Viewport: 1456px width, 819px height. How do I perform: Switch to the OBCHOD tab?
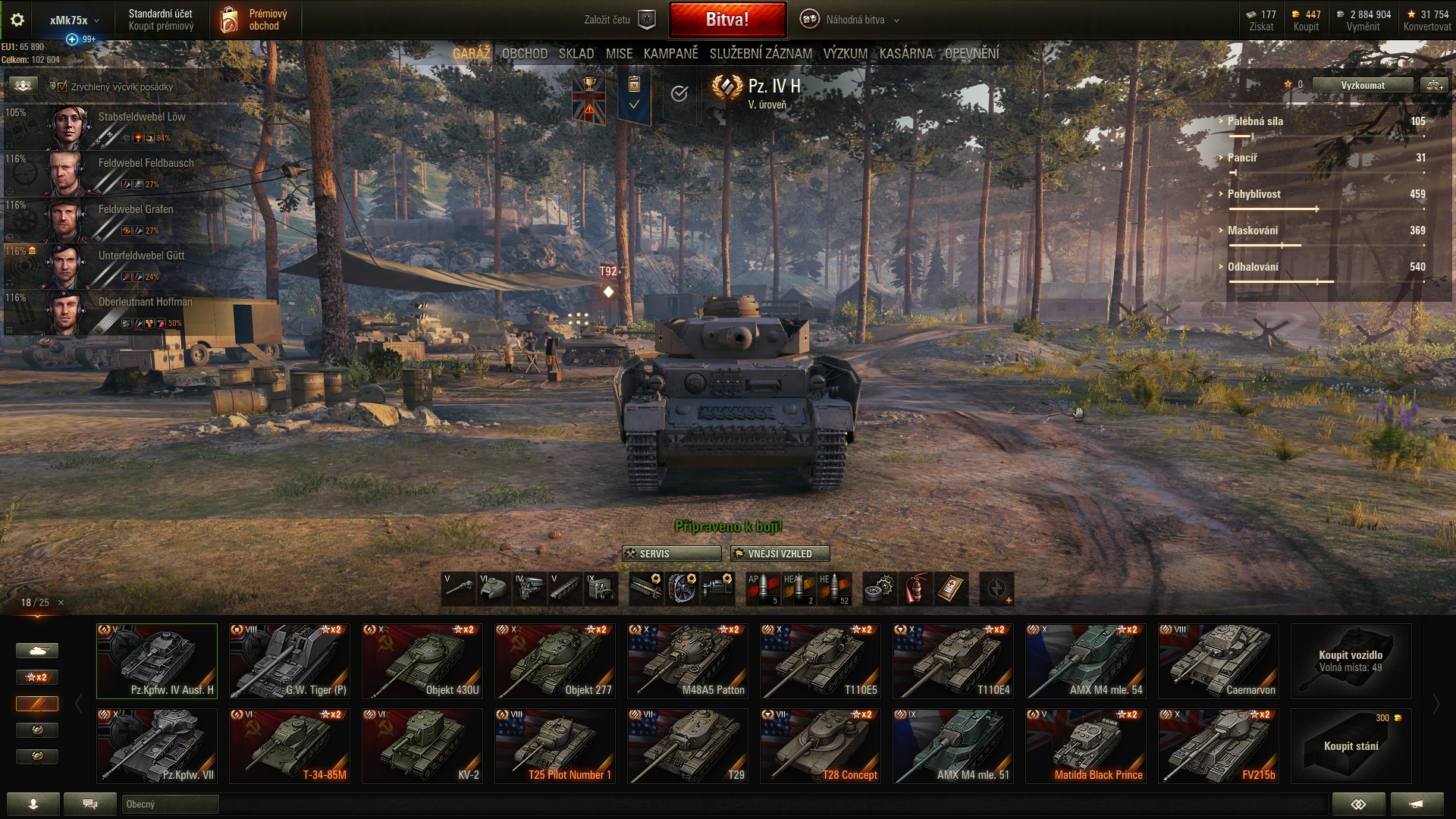(524, 54)
